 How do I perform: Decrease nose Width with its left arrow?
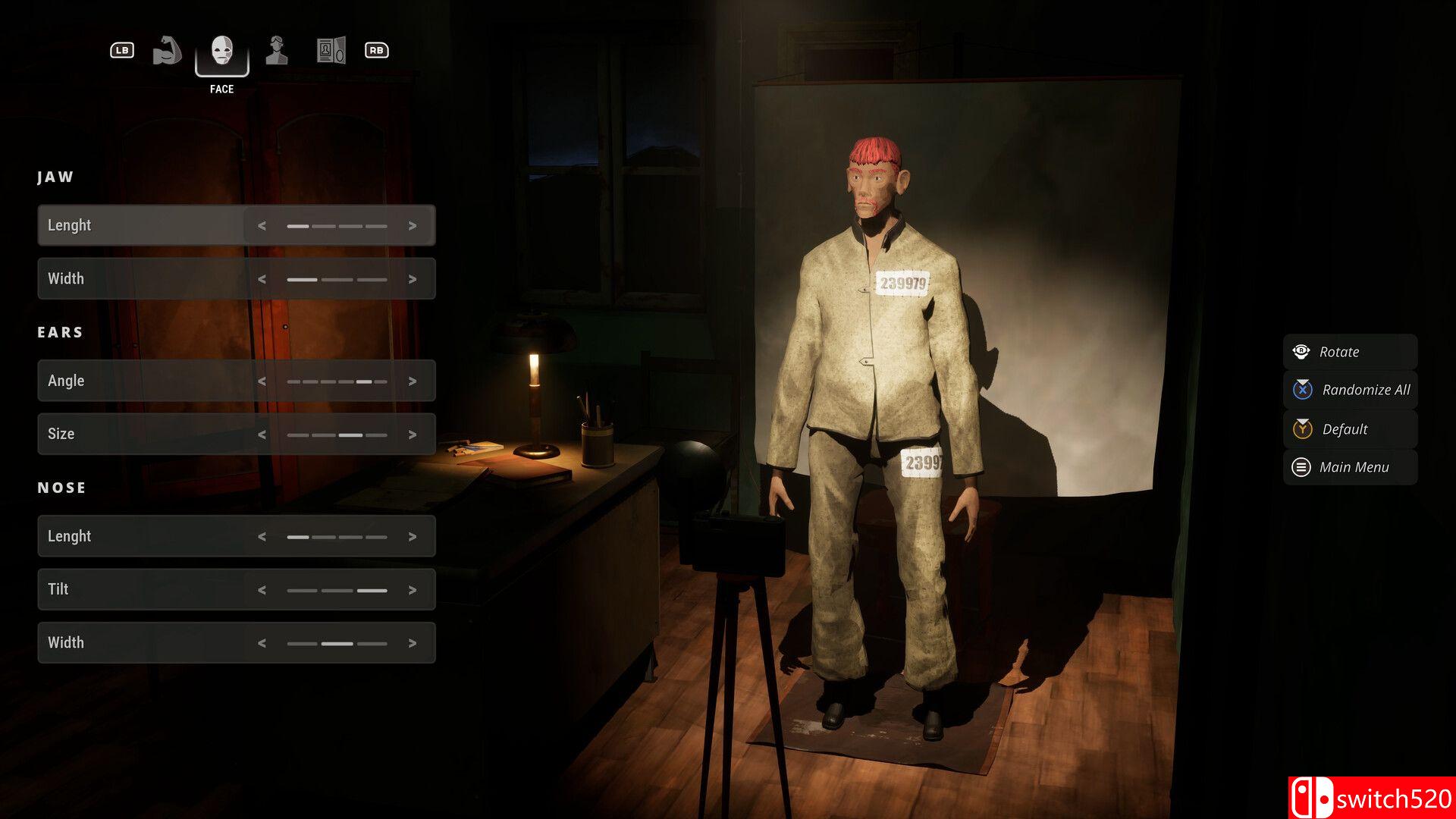(x=262, y=643)
